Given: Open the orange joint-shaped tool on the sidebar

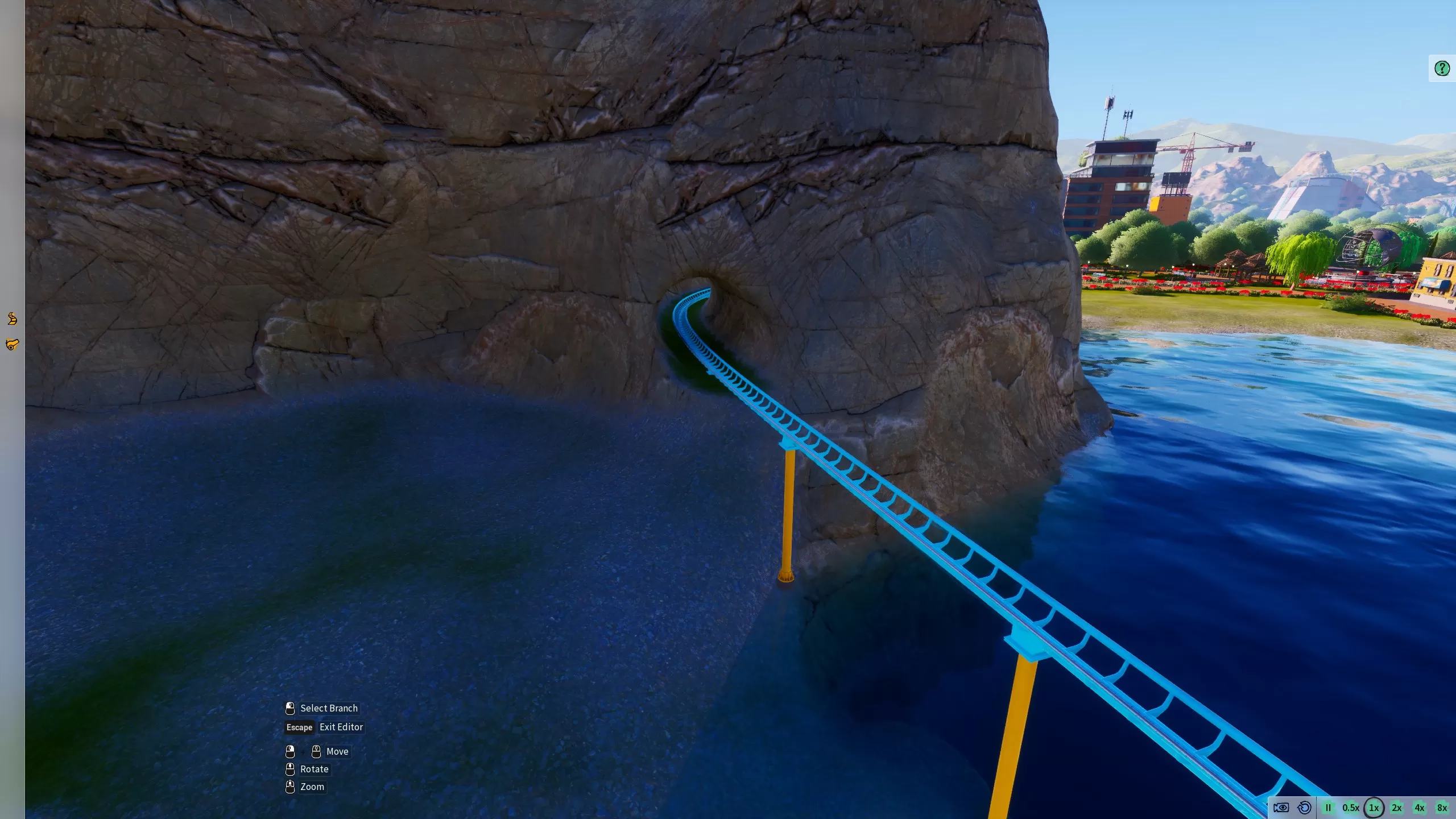Looking at the screenshot, I should tap(12, 344).
